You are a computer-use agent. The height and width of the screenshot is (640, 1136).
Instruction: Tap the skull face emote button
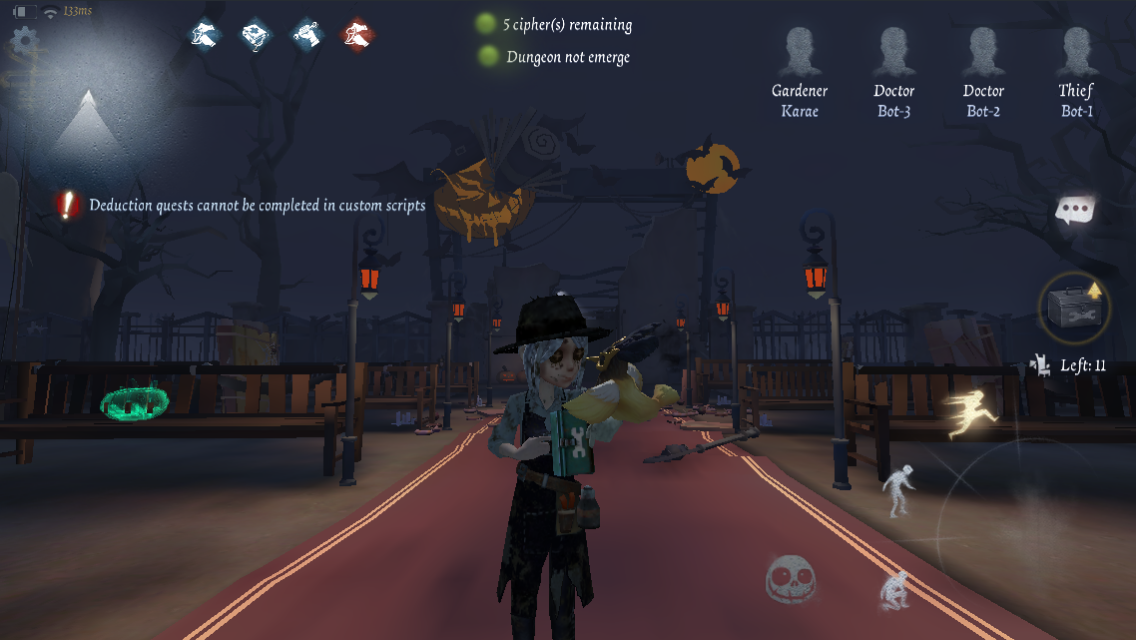tap(791, 579)
